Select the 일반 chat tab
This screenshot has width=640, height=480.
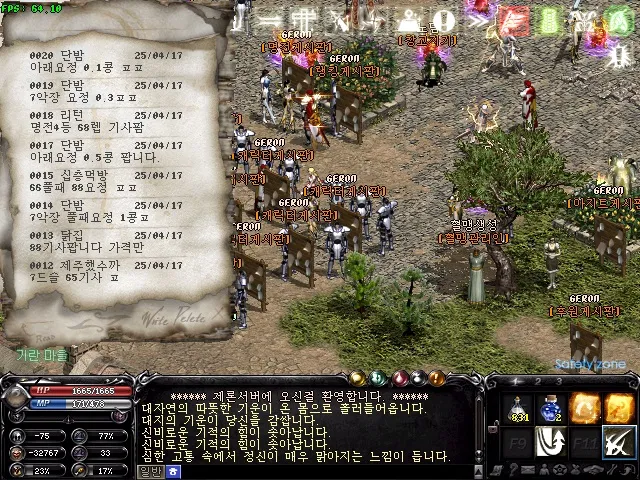pyautogui.click(x=151, y=471)
